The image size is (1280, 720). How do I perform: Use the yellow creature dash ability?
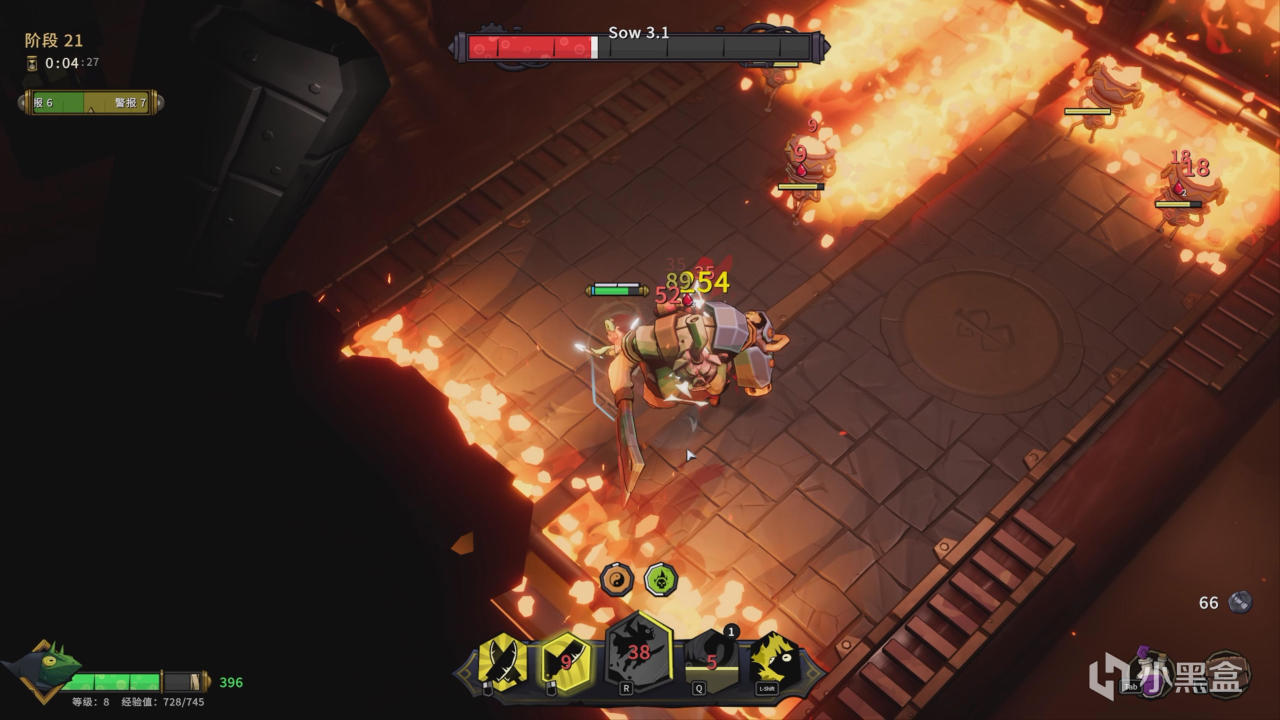pyautogui.click(x=774, y=660)
